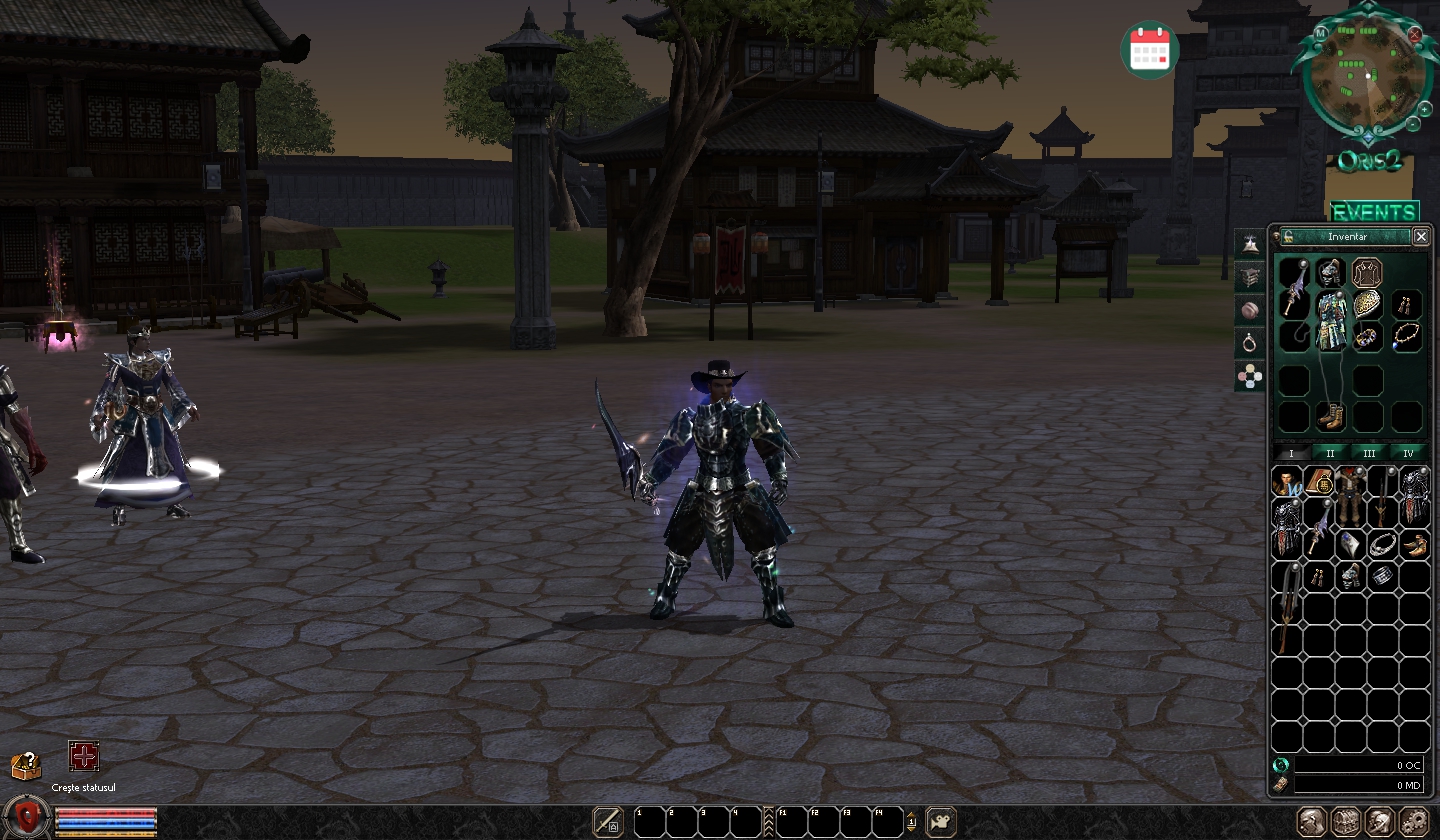Click the equipped shield slot
Image resolution: width=1440 pixels, height=840 pixels.
[x=1368, y=305]
